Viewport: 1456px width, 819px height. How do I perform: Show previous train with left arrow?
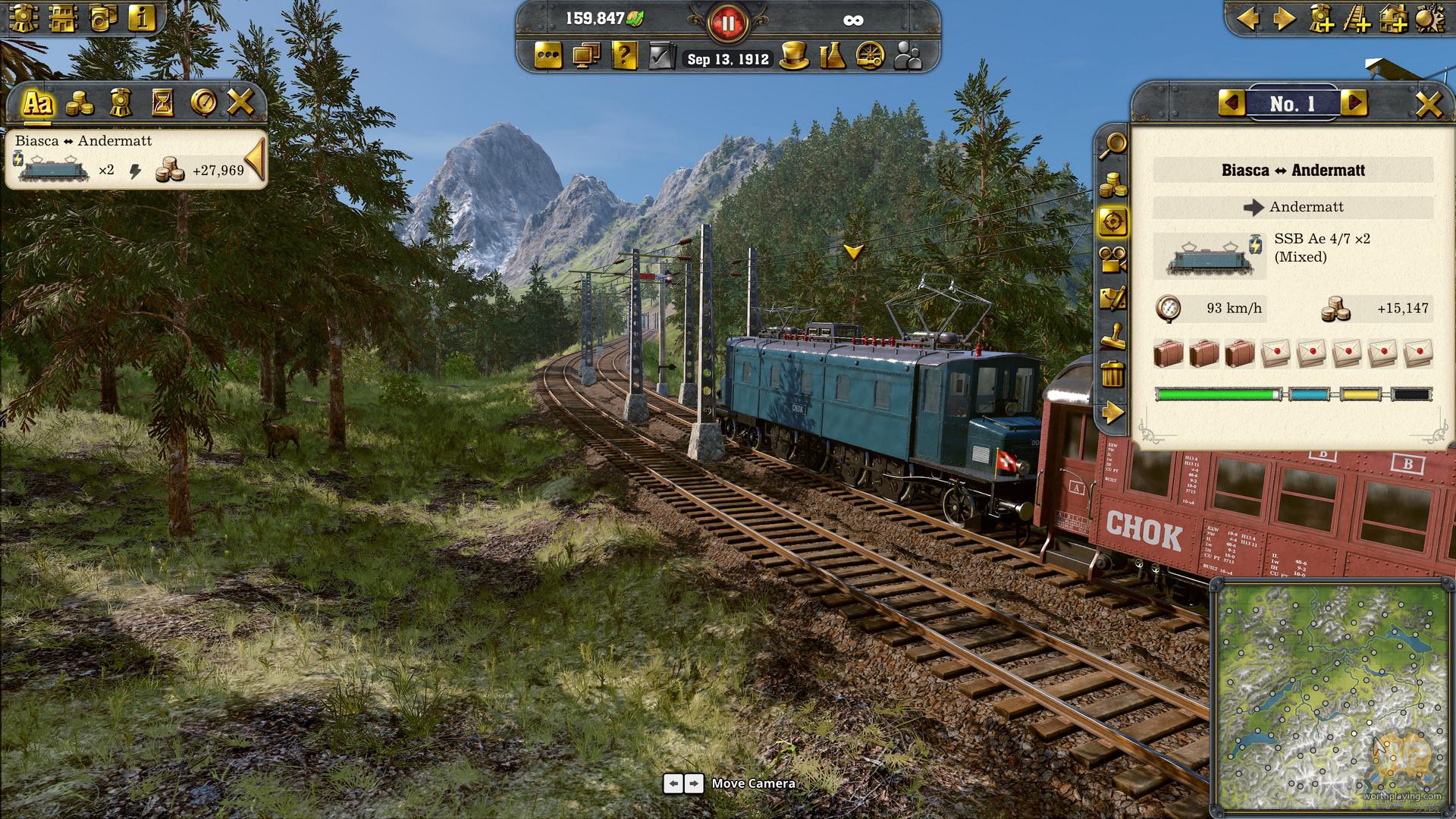click(x=1232, y=103)
